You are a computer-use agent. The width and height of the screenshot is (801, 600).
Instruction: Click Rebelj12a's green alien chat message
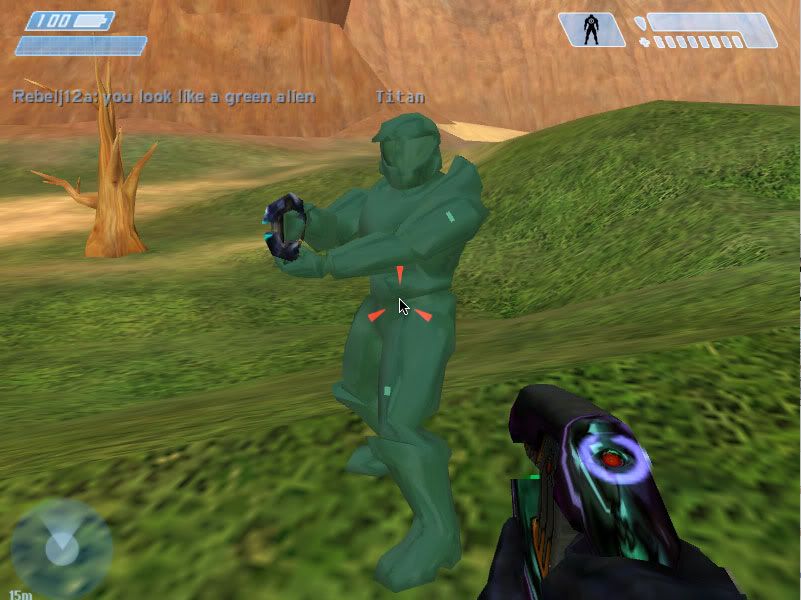coord(164,97)
